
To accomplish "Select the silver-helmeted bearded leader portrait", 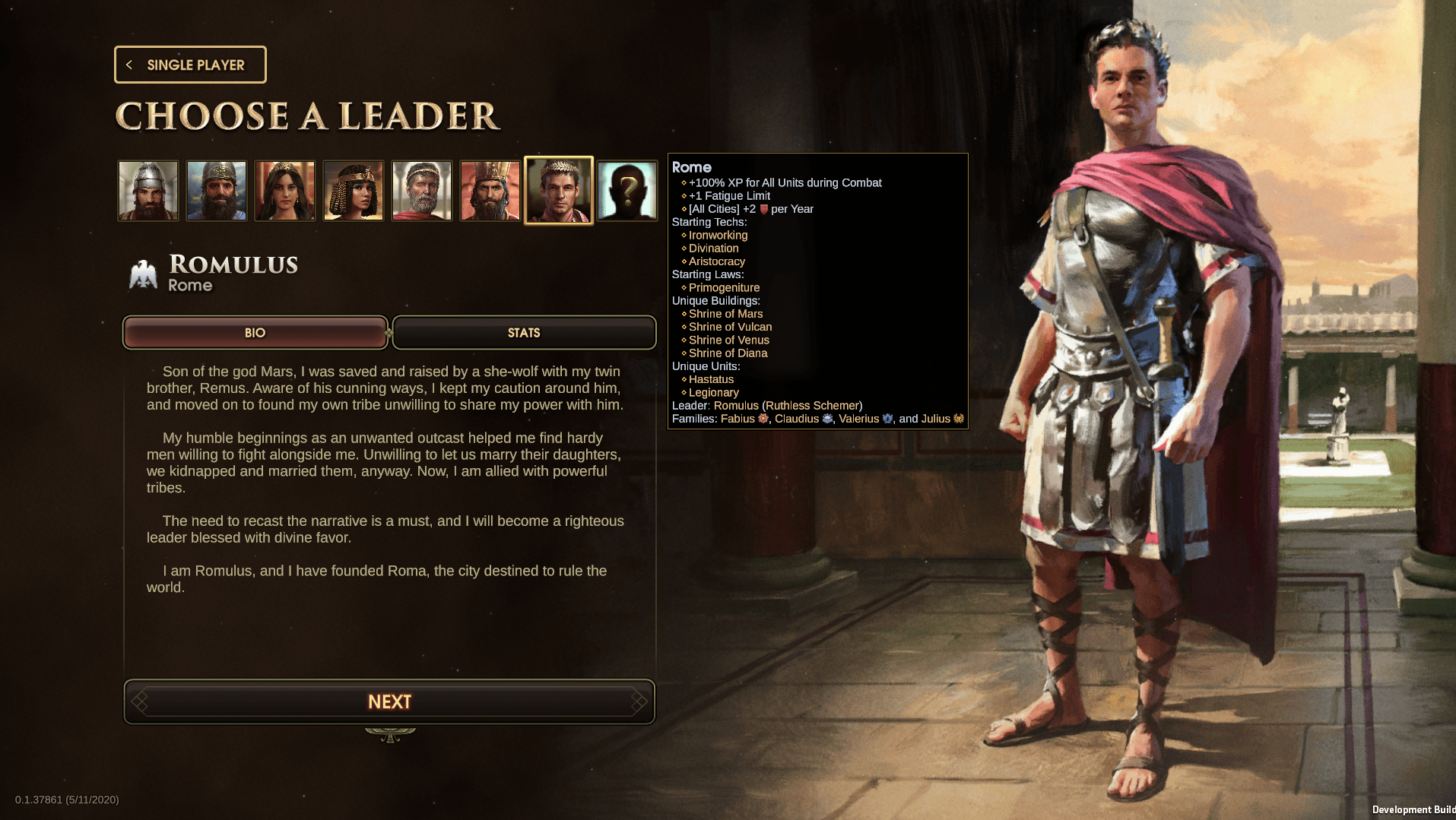I will [x=148, y=190].
